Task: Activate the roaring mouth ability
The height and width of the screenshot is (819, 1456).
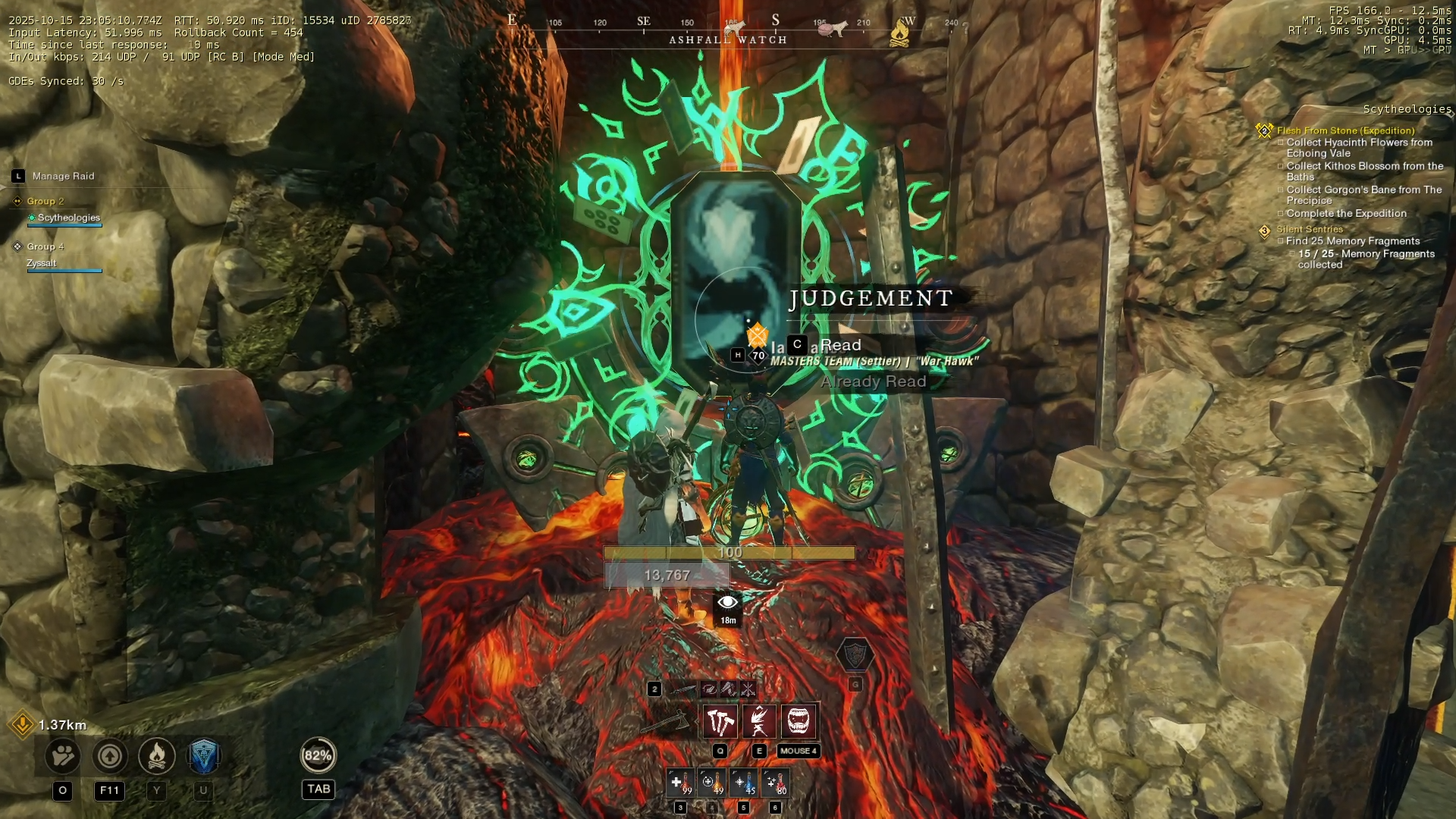Action: [x=798, y=721]
